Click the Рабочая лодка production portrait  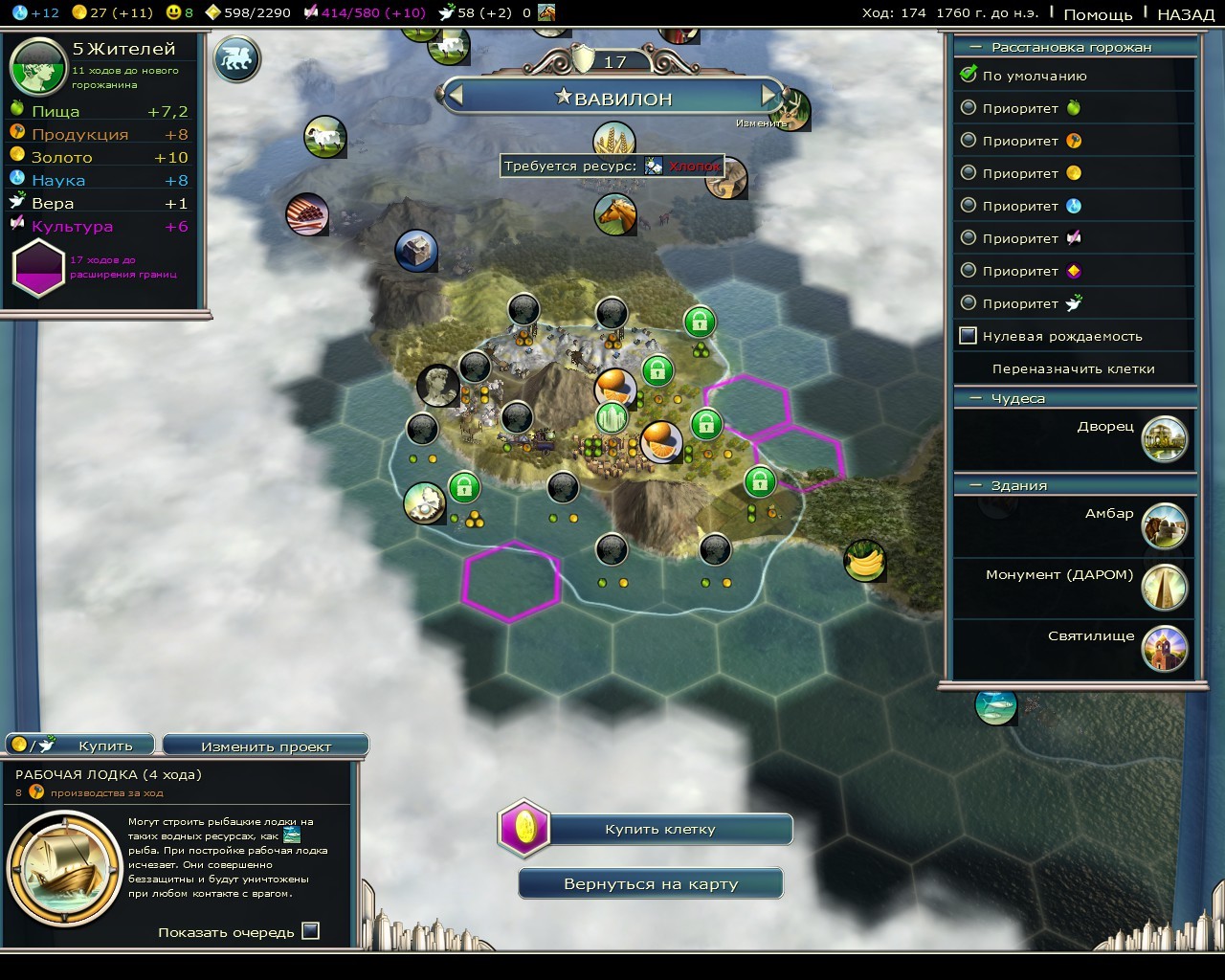64,868
